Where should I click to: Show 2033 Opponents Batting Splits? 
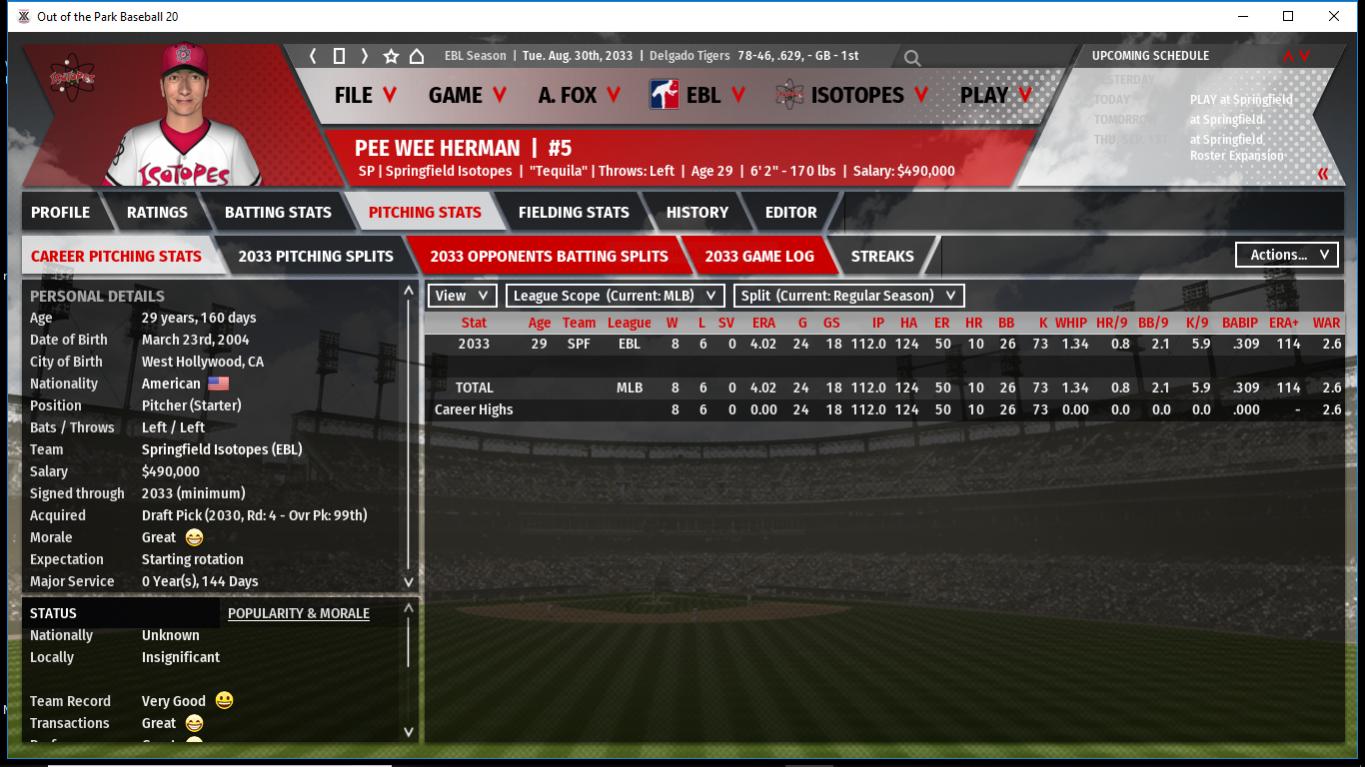pyautogui.click(x=549, y=256)
